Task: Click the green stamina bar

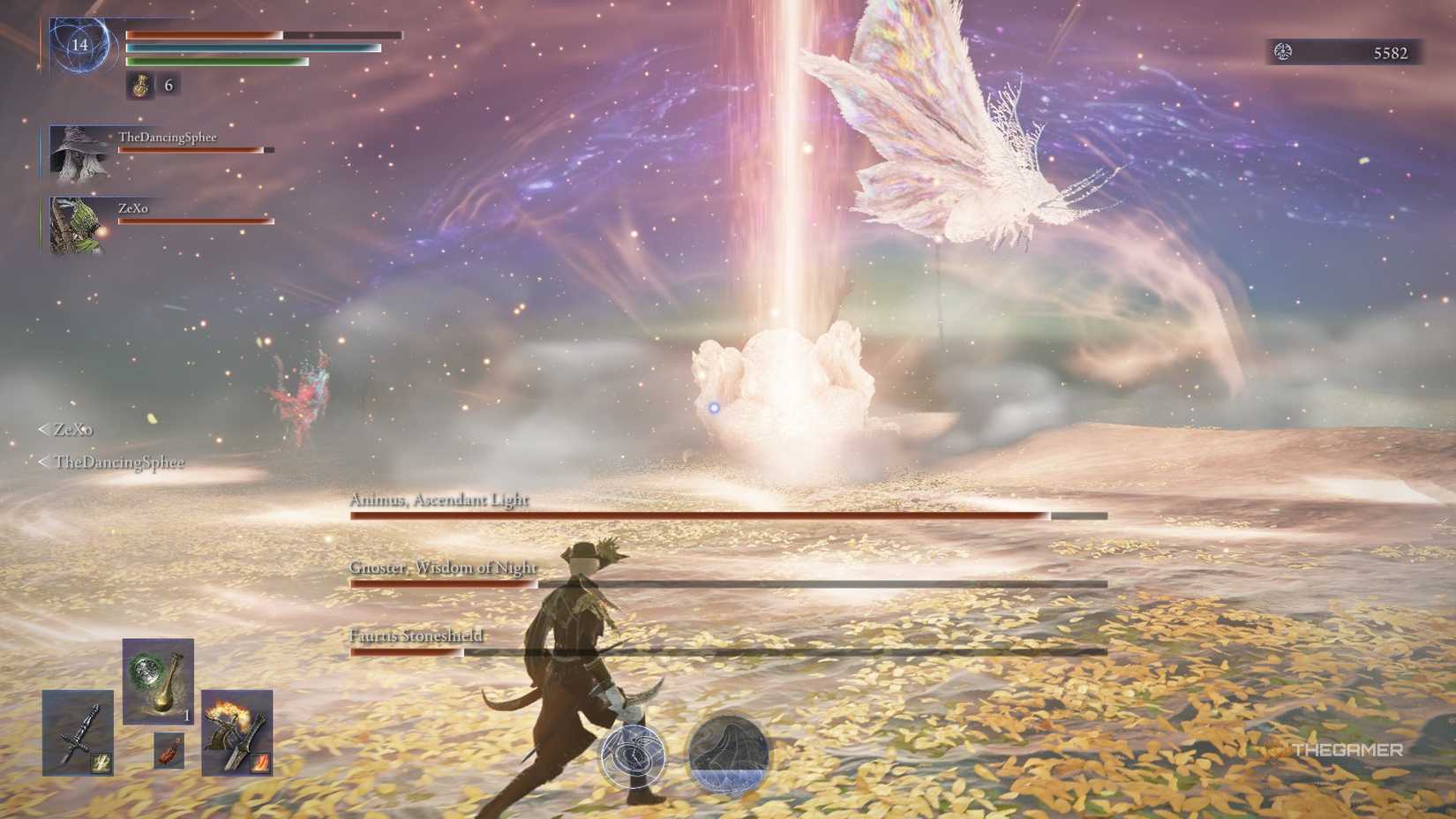Action: coord(216,64)
